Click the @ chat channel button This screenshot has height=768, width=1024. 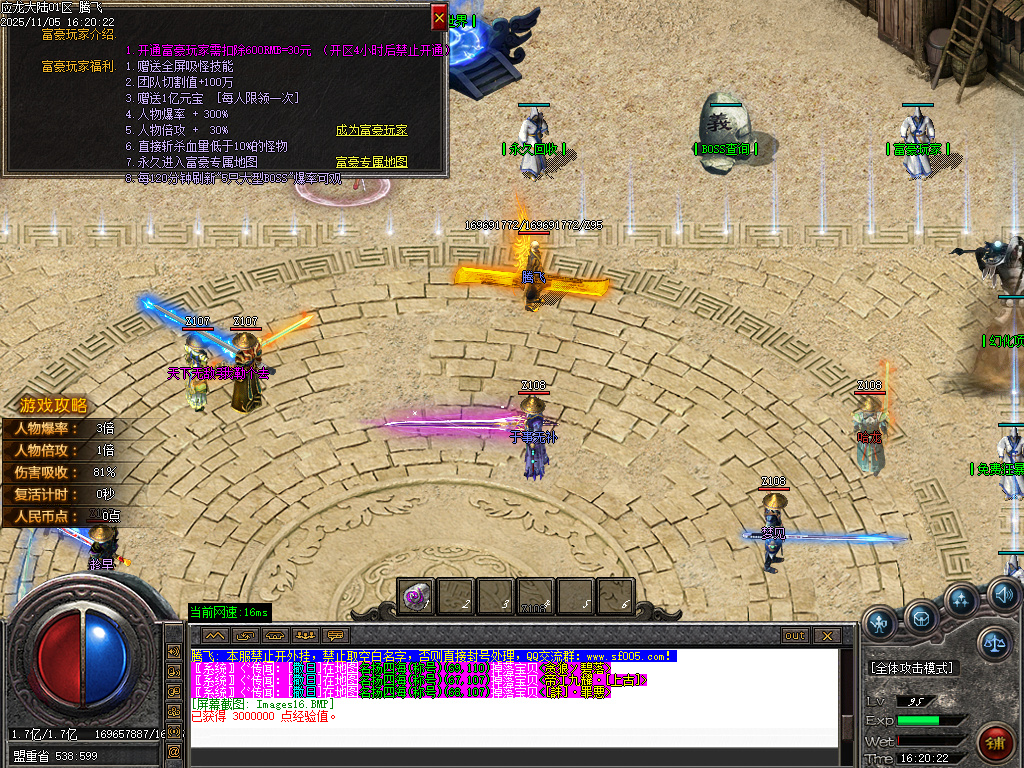[x=174, y=750]
